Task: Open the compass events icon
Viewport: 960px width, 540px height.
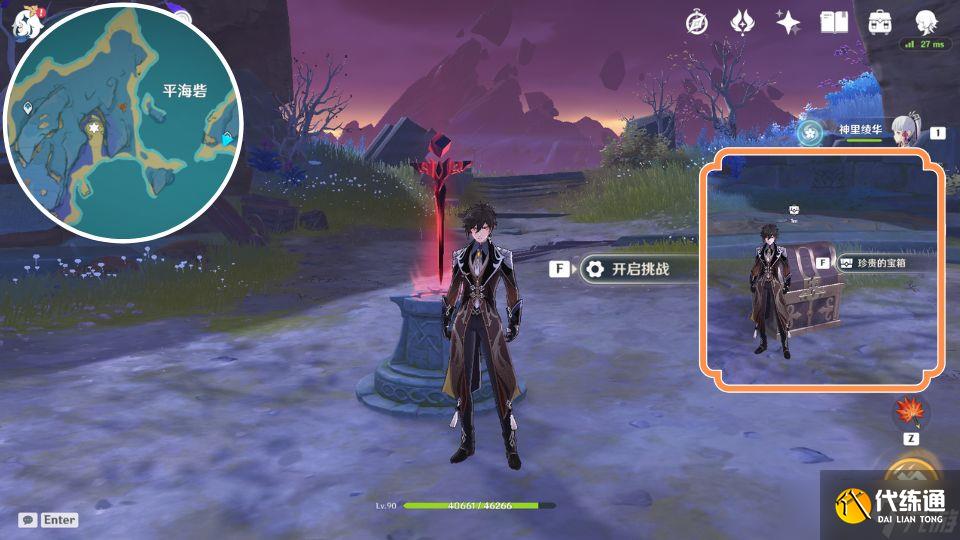Action: [696, 23]
